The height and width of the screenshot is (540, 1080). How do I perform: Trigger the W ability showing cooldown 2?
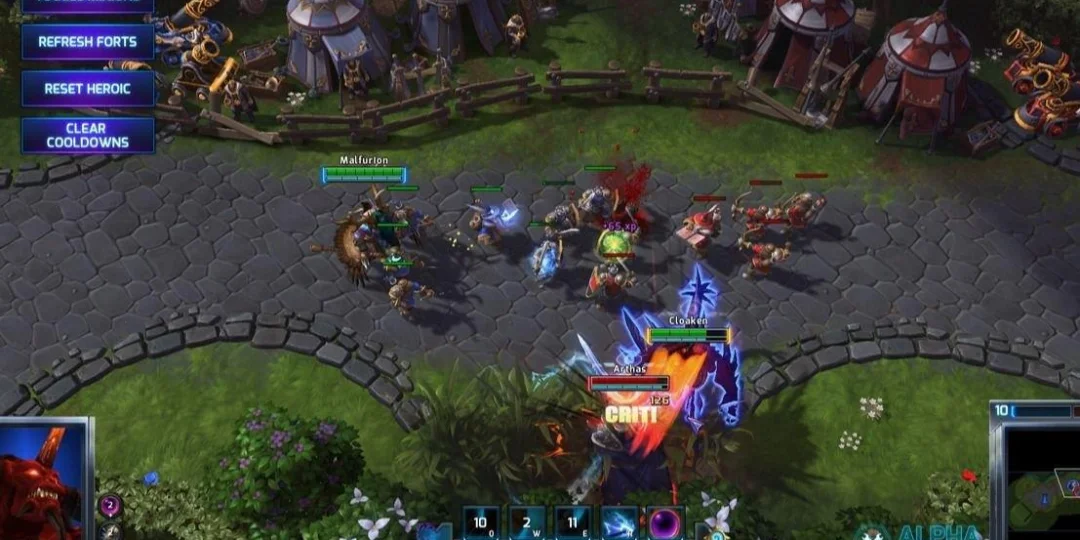coord(527,523)
